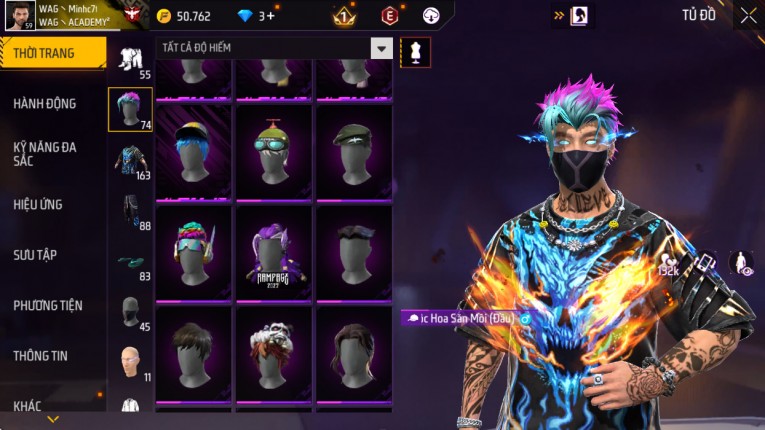Select the head items subcategory with 74 items
This screenshot has width=765, height=430.
click(130, 109)
